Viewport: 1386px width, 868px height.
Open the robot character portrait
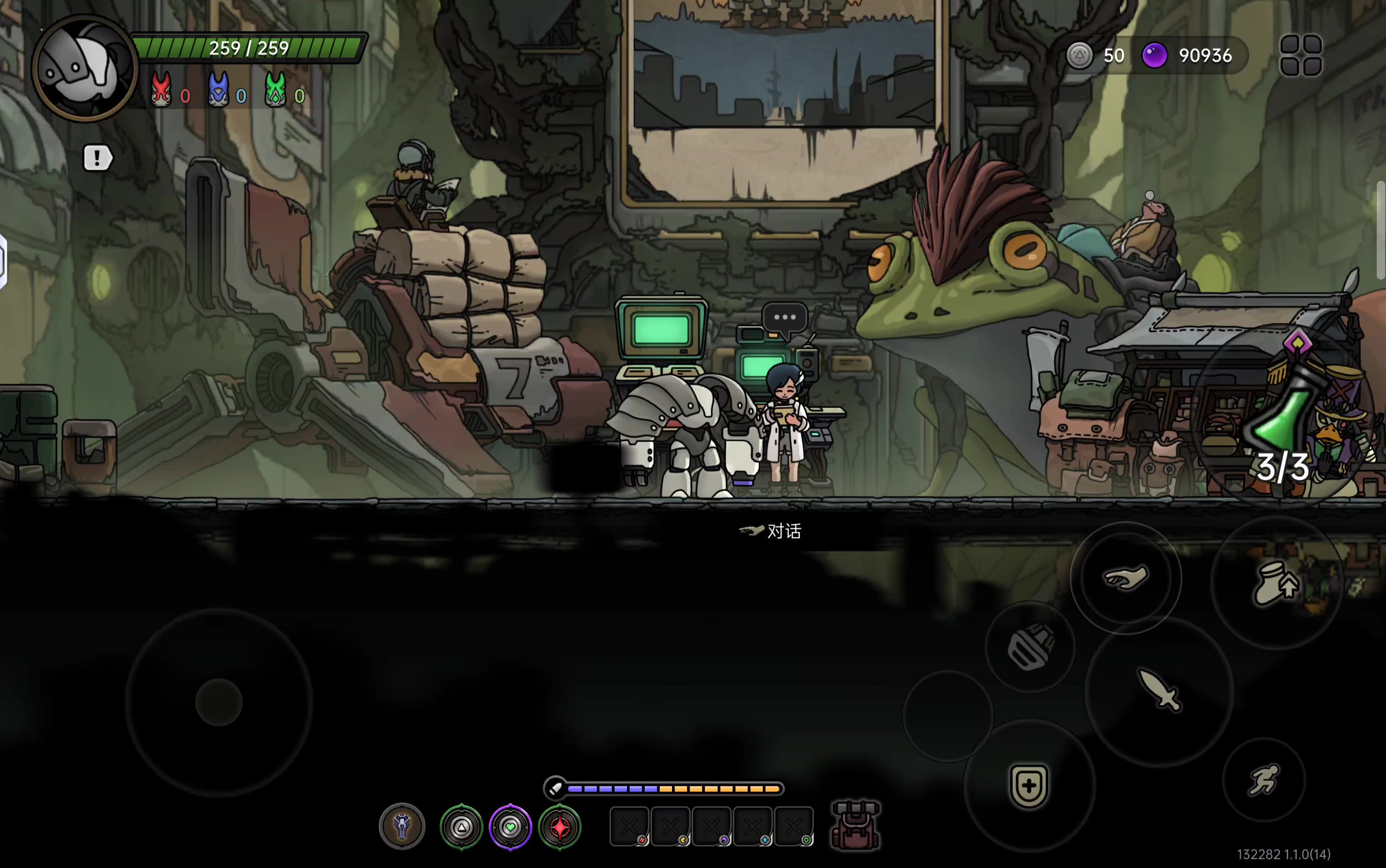coord(84,69)
